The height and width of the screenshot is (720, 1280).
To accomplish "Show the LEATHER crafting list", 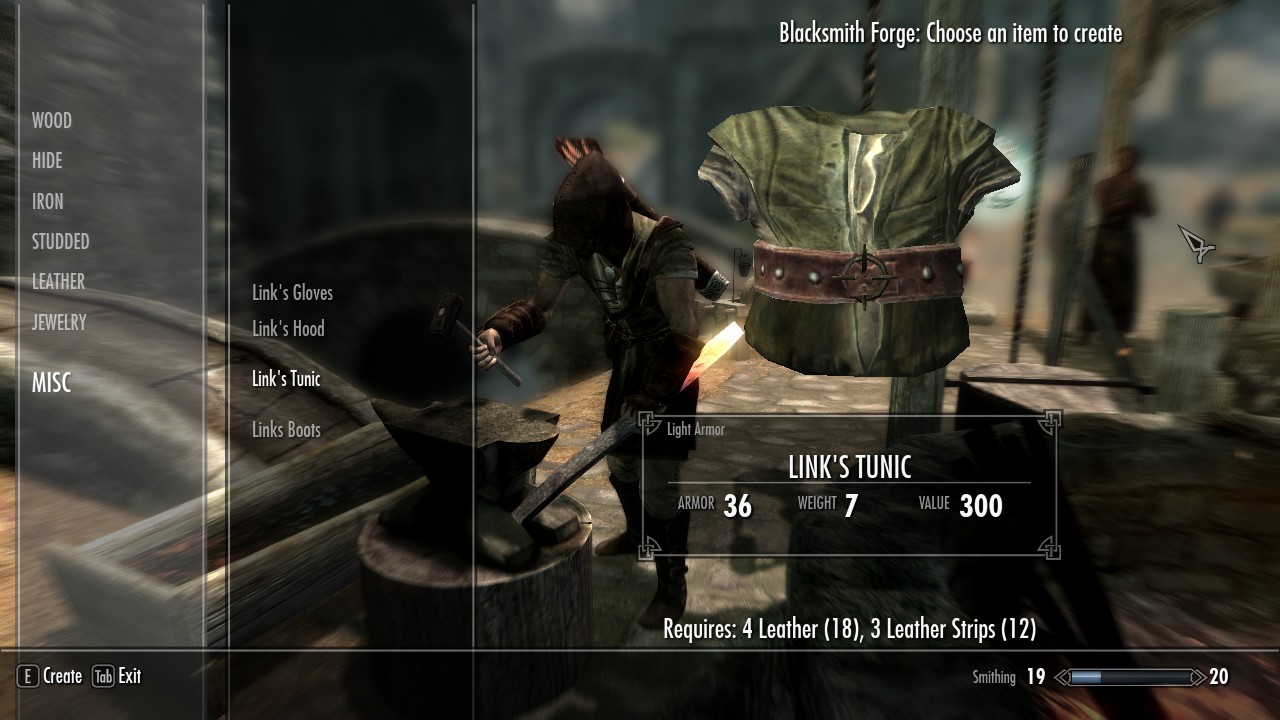I will pyautogui.click(x=58, y=282).
